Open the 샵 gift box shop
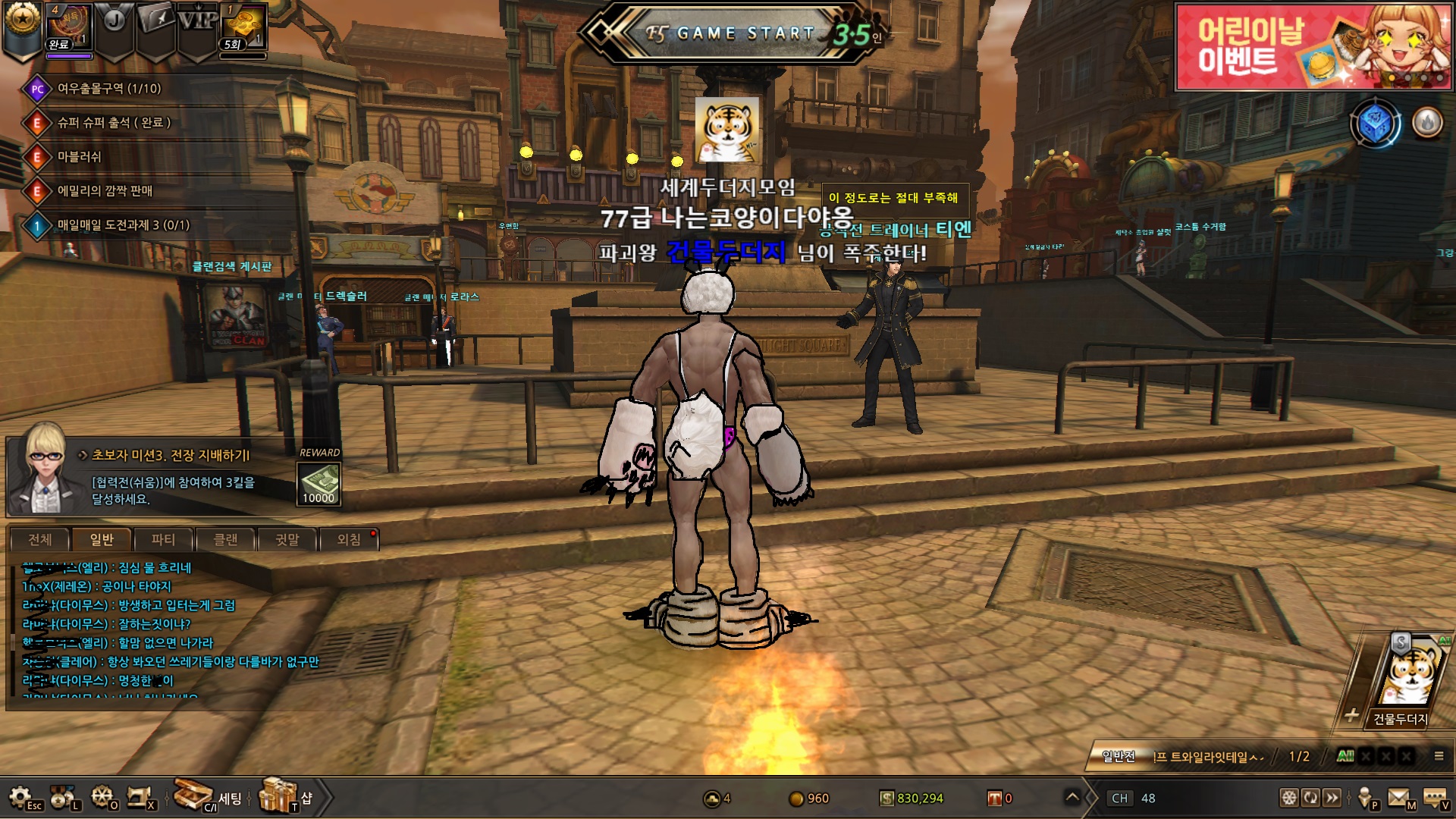The height and width of the screenshot is (819, 1456). point(279,795)
